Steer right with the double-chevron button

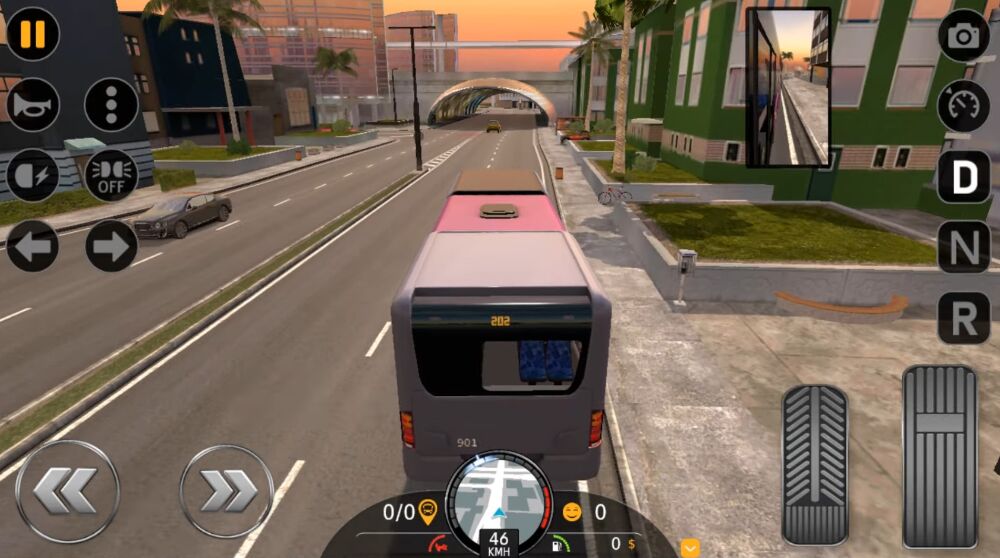pyautogui.click(x=227, y=491)
